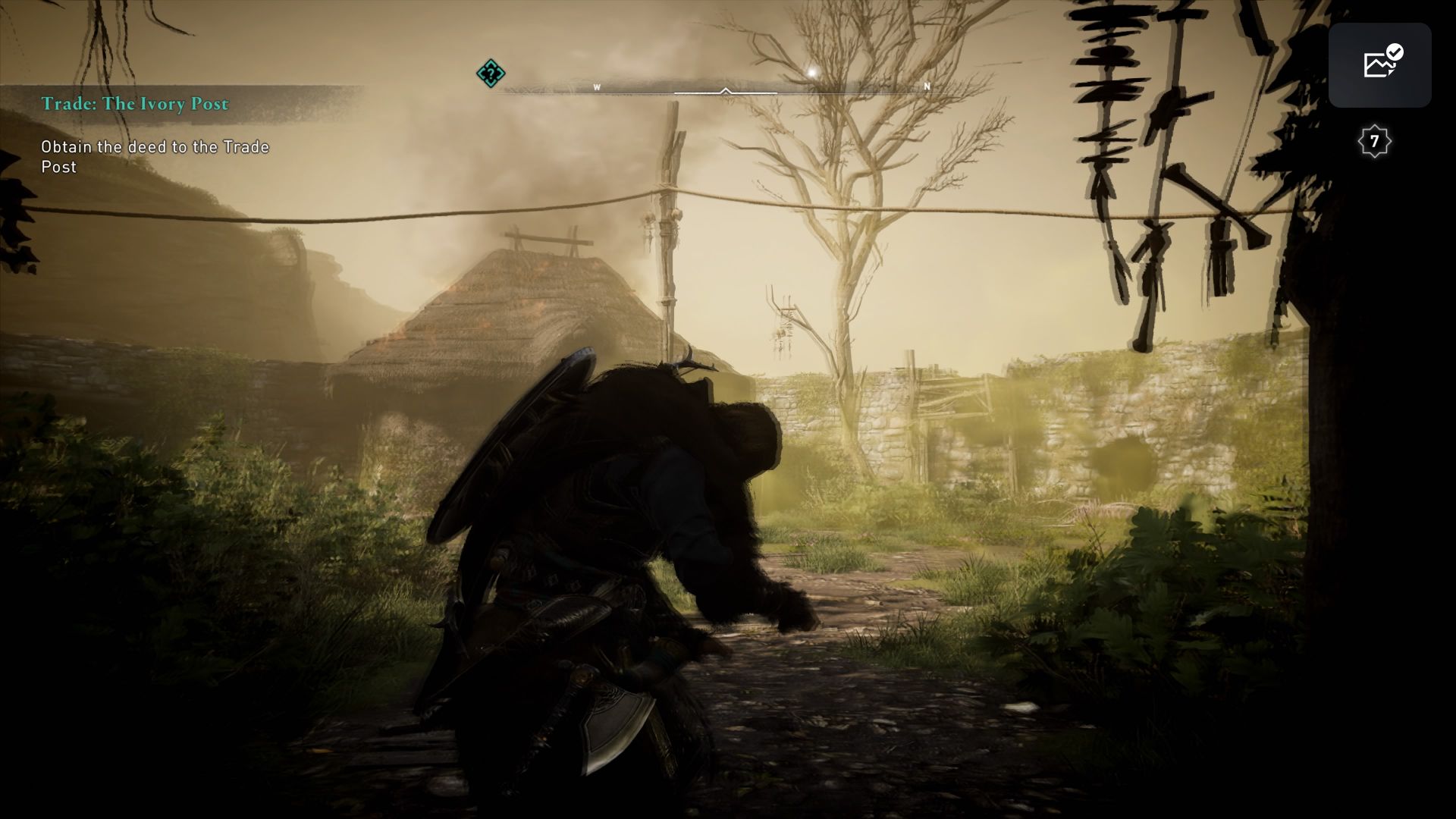Click the center chevron on the compass bar
The image size is (1456, 819).
[726, 89]
